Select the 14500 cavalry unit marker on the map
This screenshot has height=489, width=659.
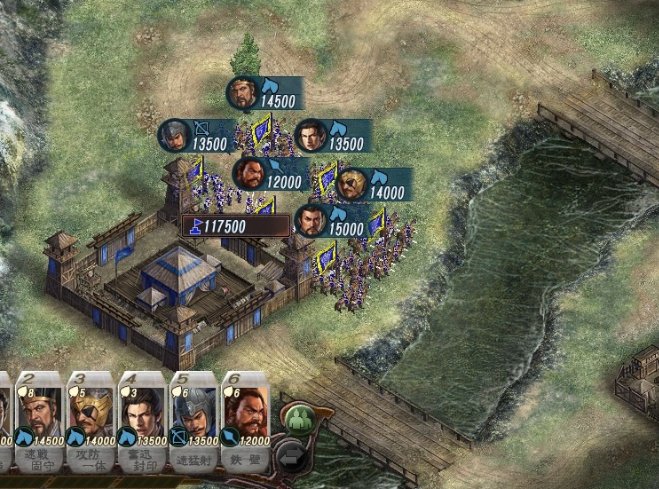tap(265, 94)
